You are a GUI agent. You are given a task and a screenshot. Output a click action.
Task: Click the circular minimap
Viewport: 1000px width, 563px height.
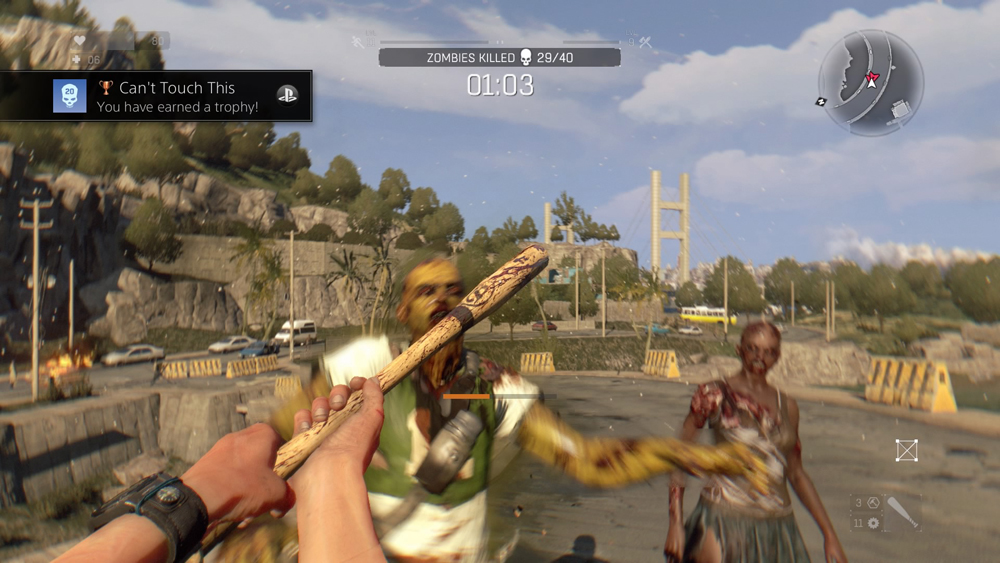click(870, 83)
